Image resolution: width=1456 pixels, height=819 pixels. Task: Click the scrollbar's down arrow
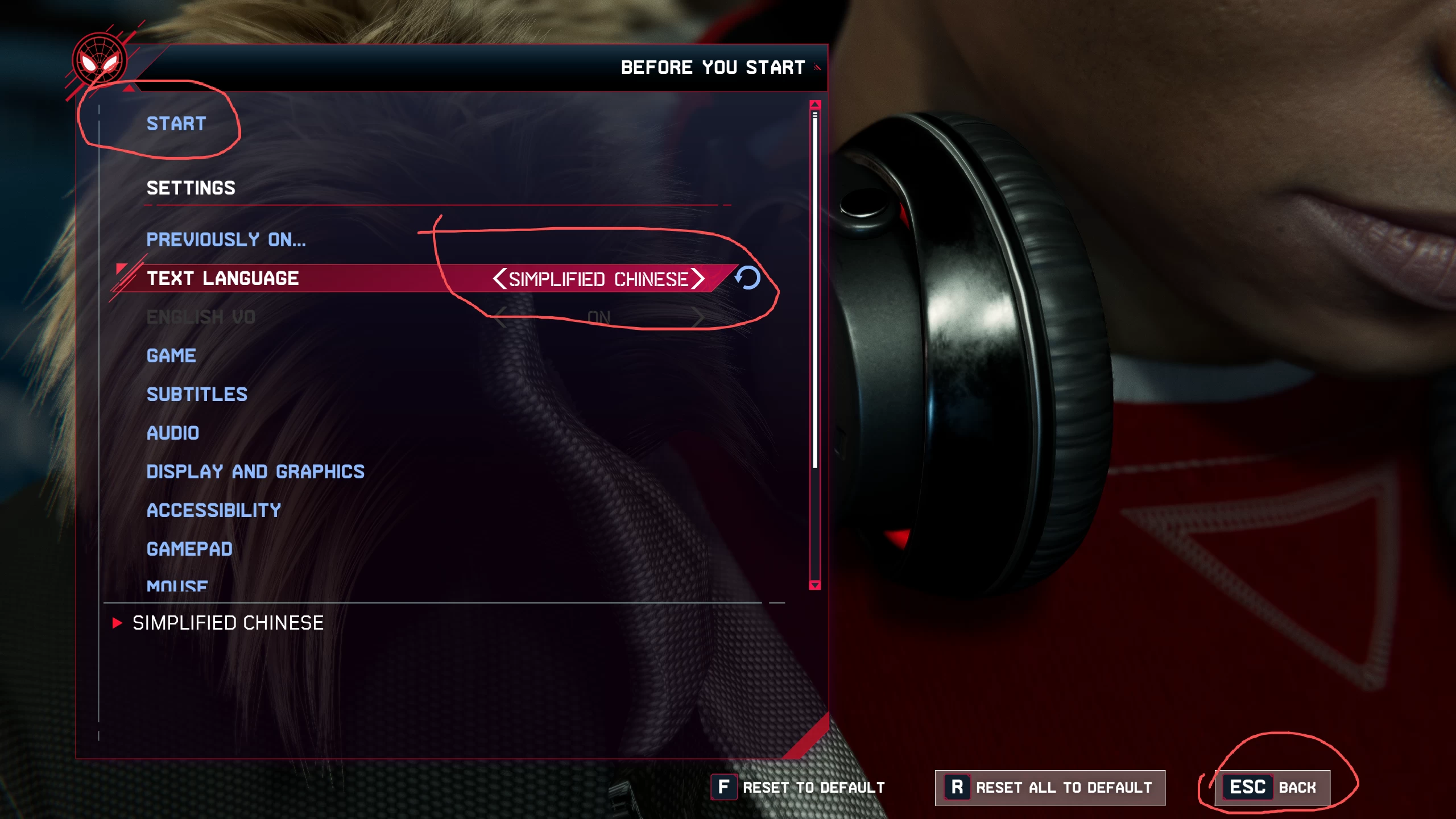click(815, 585)
